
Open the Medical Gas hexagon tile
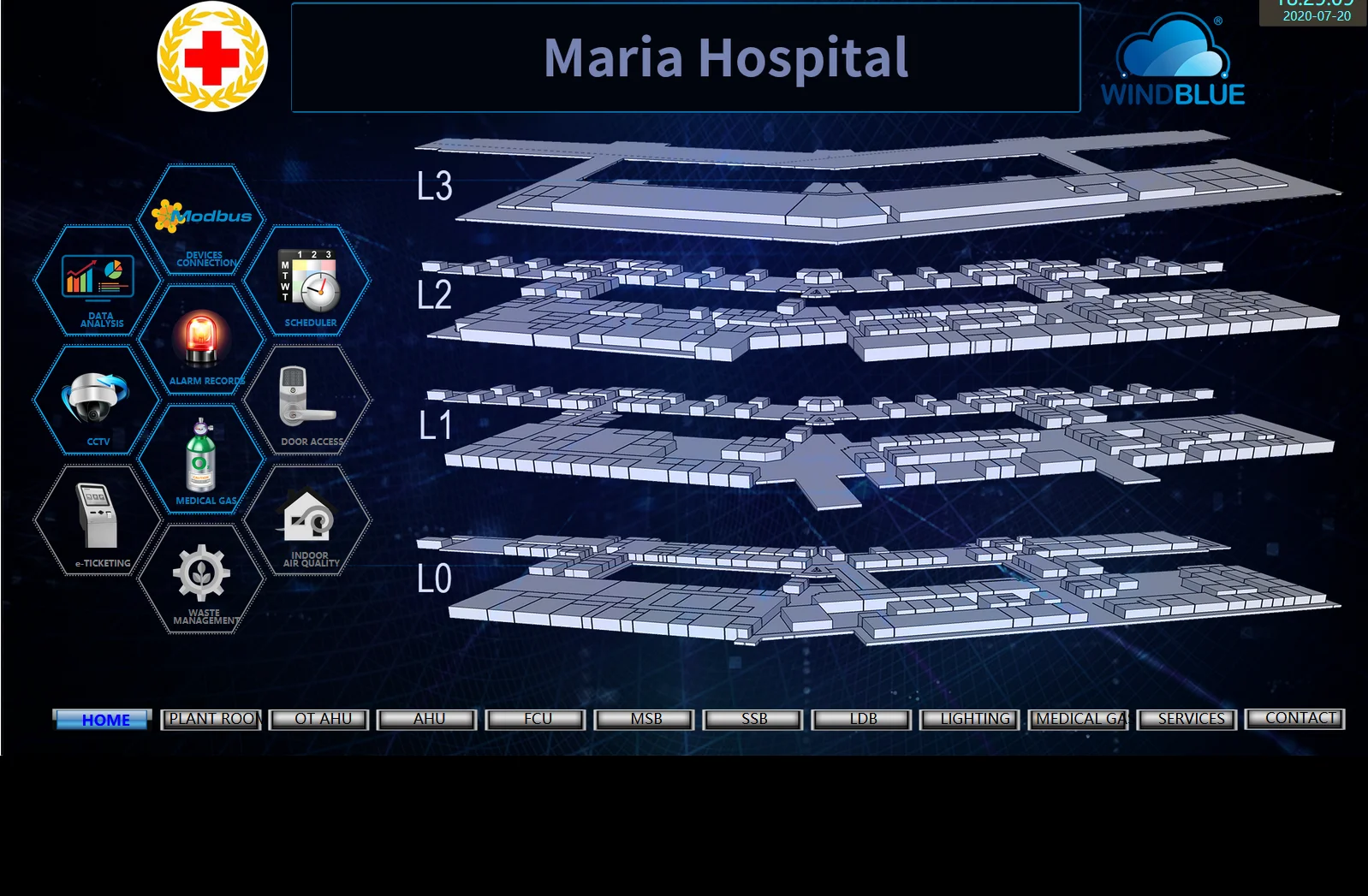coord(202,460)
